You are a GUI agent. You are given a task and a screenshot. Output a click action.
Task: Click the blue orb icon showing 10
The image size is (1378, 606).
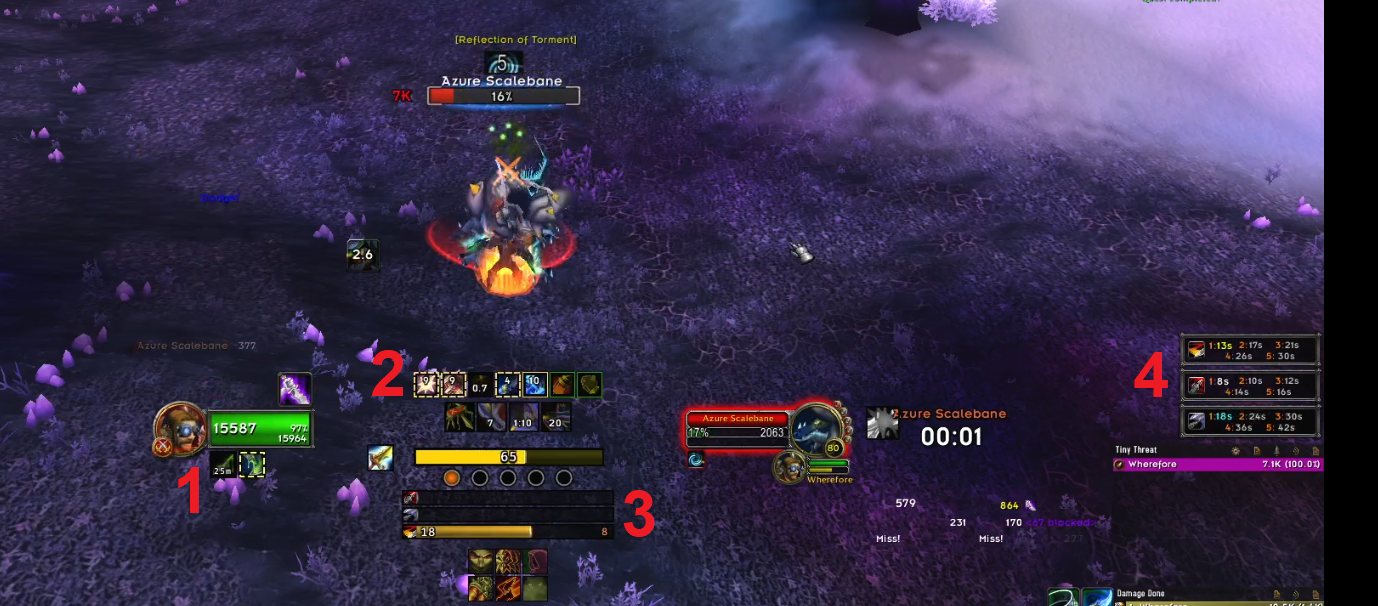[535, 384]
